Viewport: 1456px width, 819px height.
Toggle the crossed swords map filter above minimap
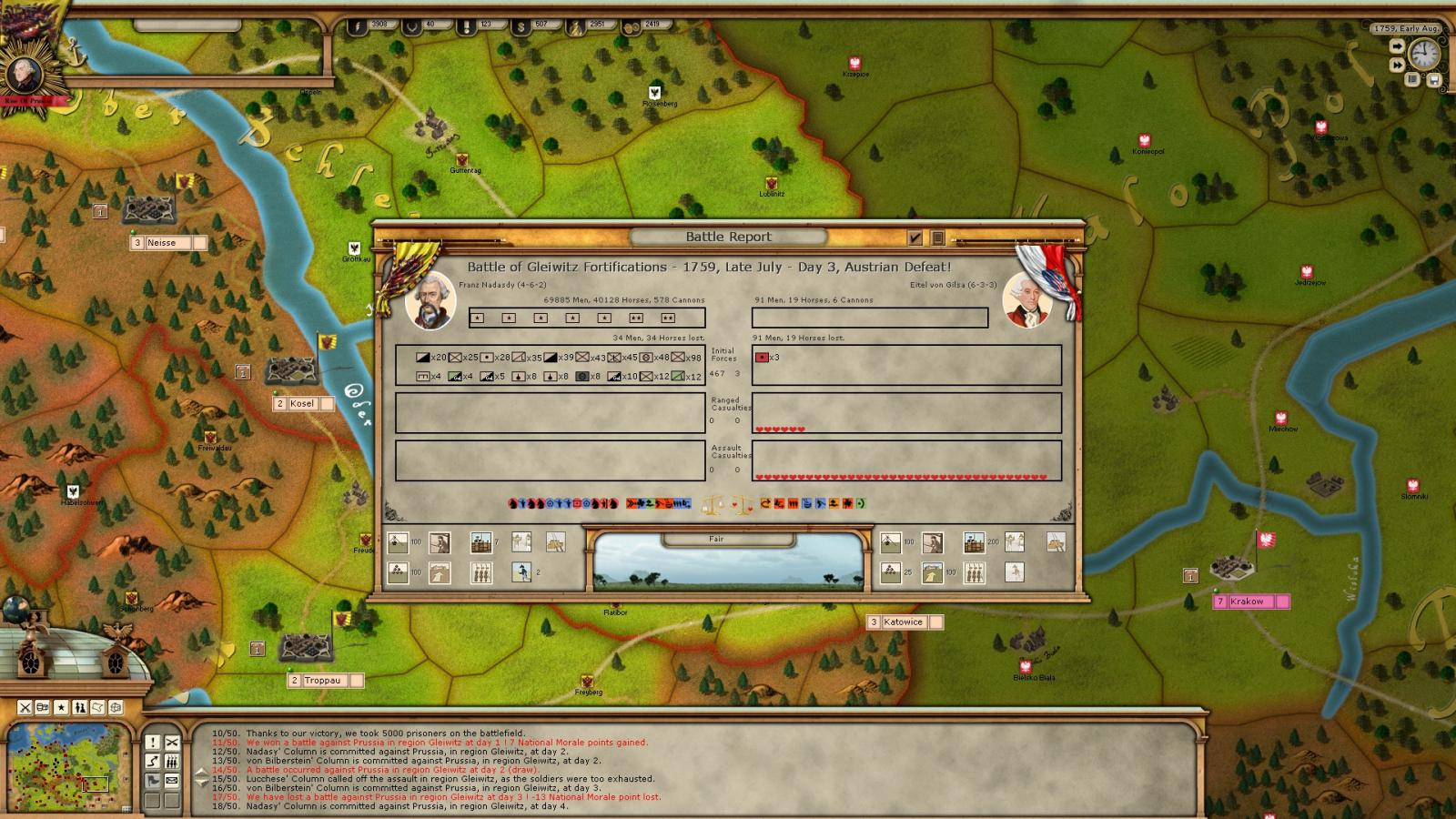(25, 707)
